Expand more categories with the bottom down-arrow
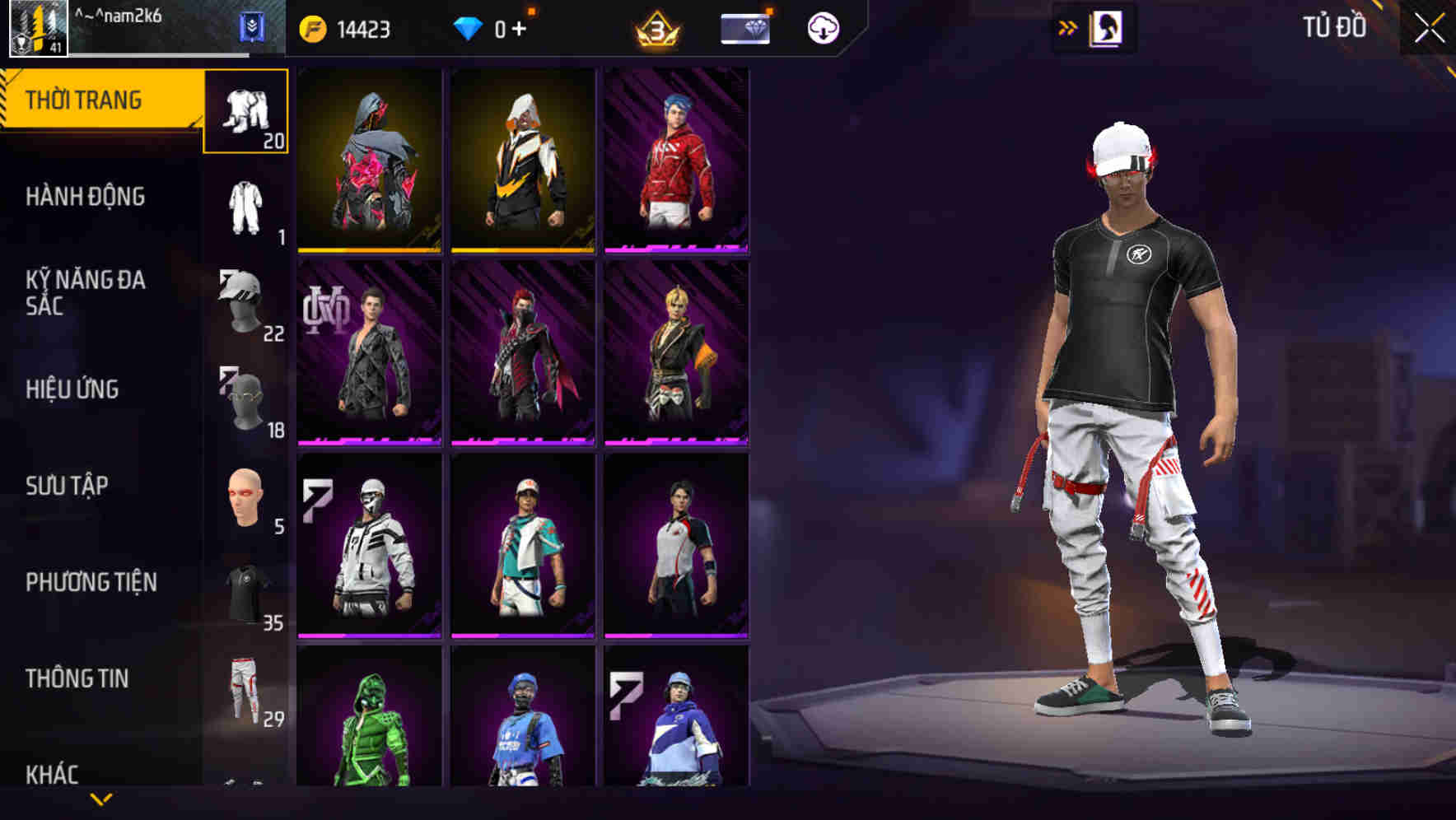1456x820 pixels. (x=101, y=800)
